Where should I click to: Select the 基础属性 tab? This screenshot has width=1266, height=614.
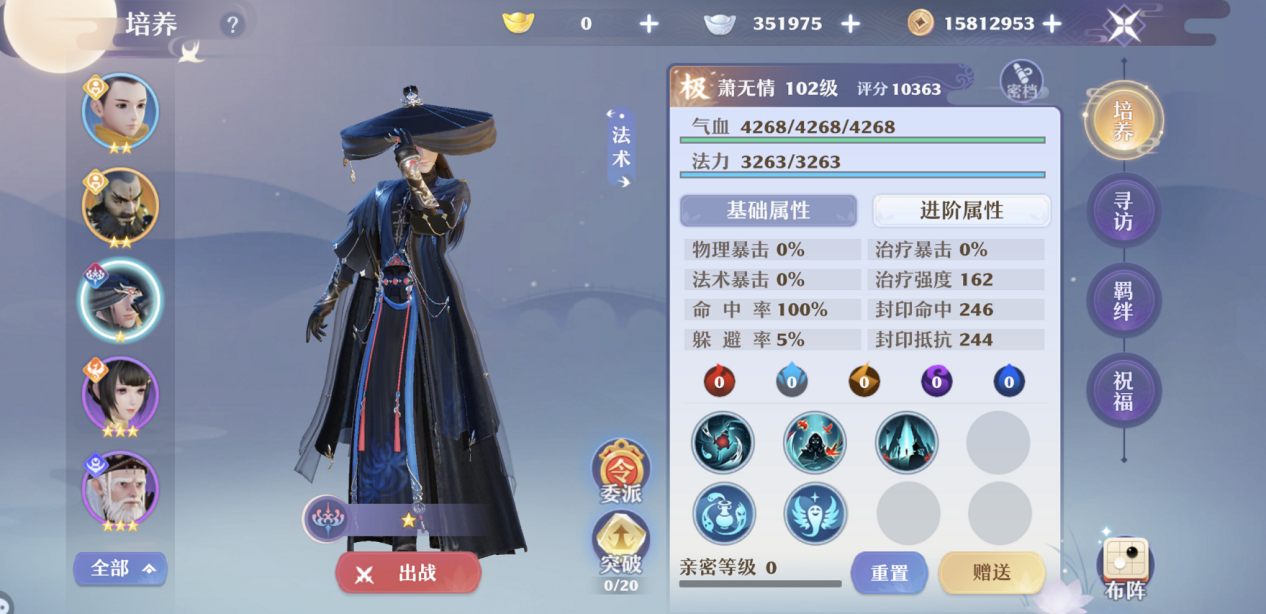coord(768,210)
